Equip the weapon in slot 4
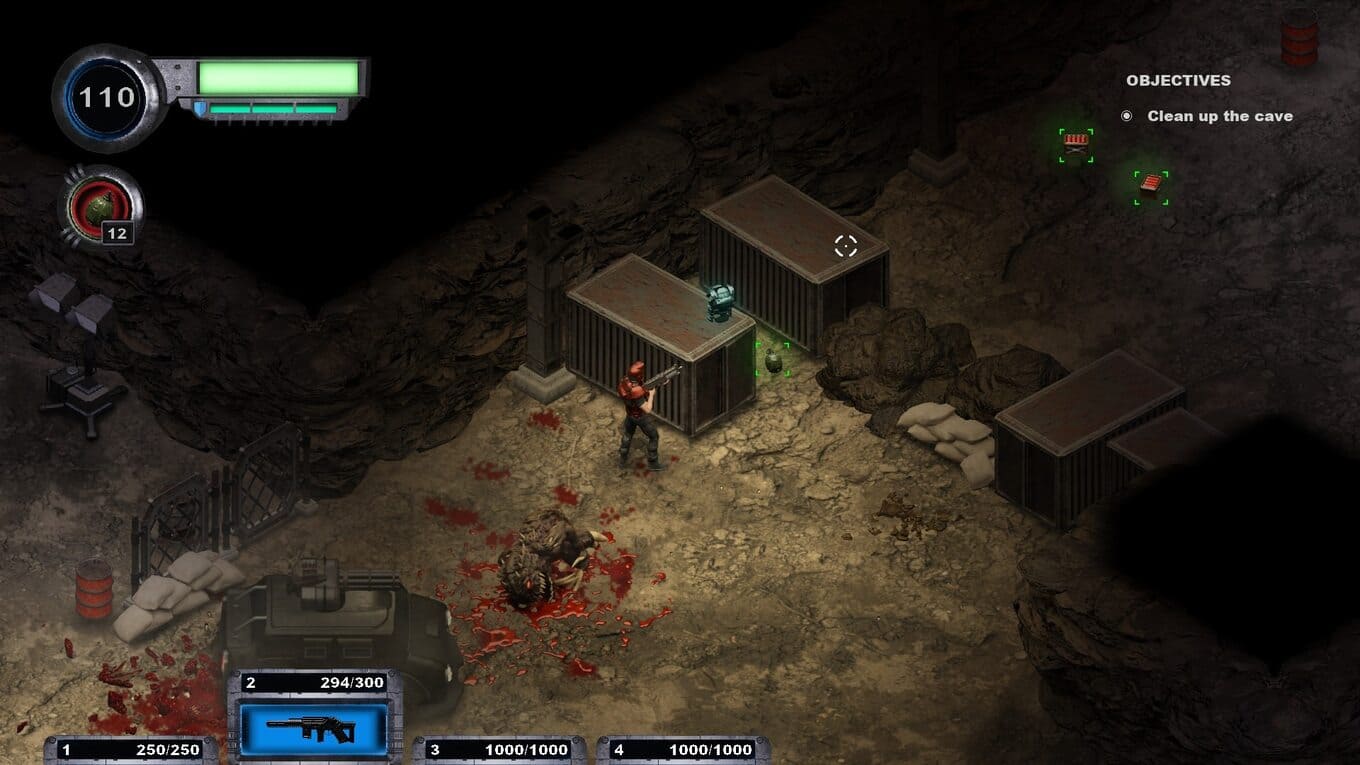 684,750
